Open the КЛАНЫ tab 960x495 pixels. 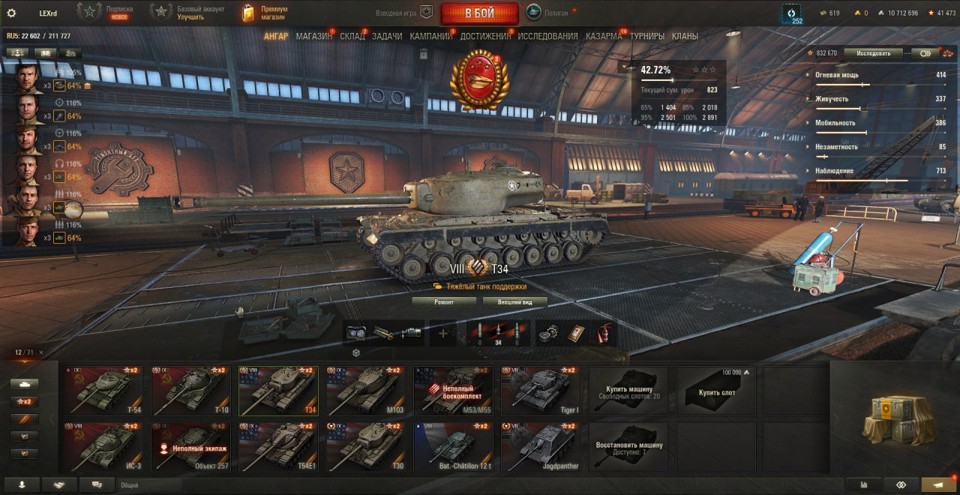[x=685, y=36]
